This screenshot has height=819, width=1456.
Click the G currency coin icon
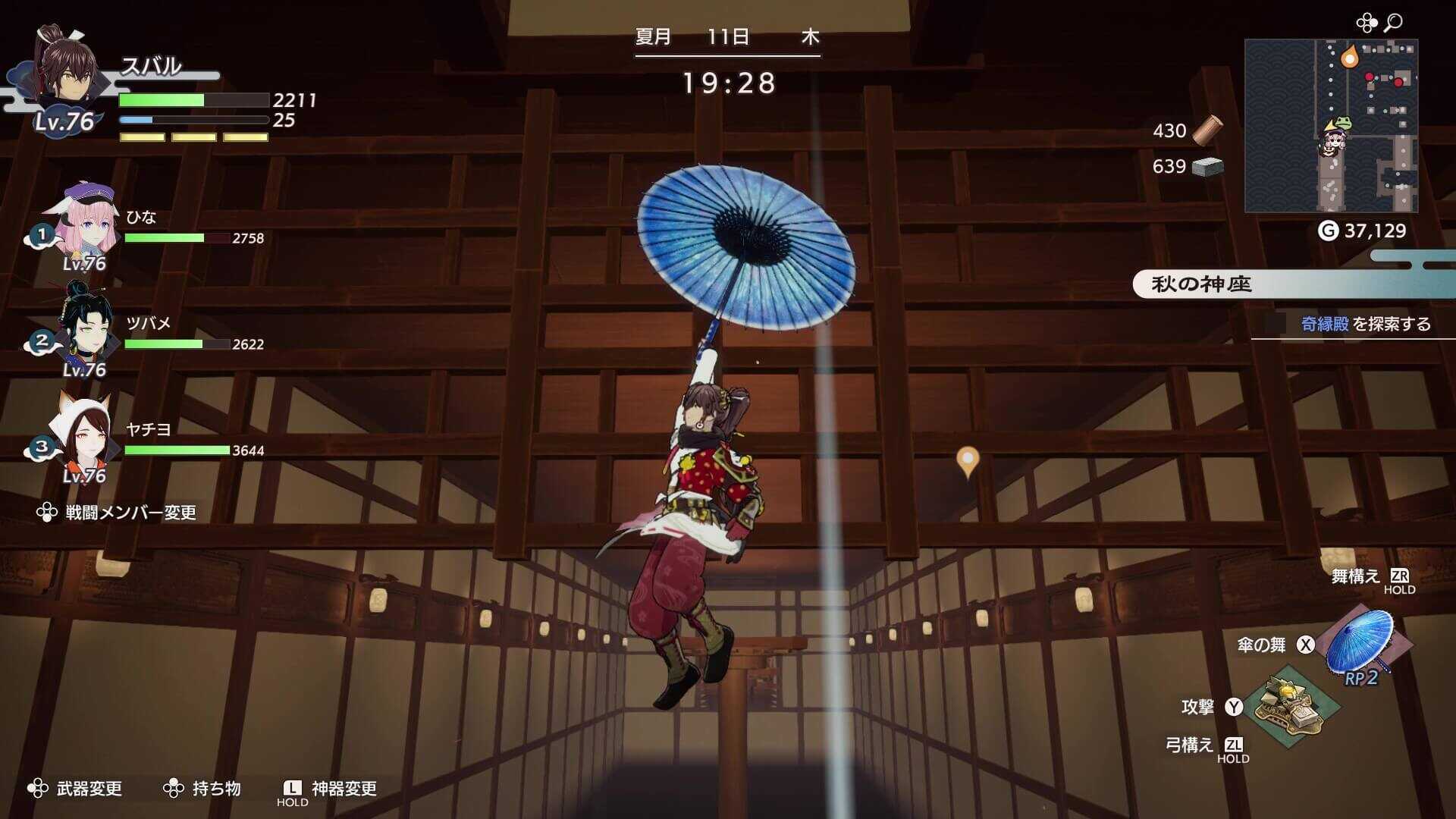pyautogui.click(x=1329, y=228)
